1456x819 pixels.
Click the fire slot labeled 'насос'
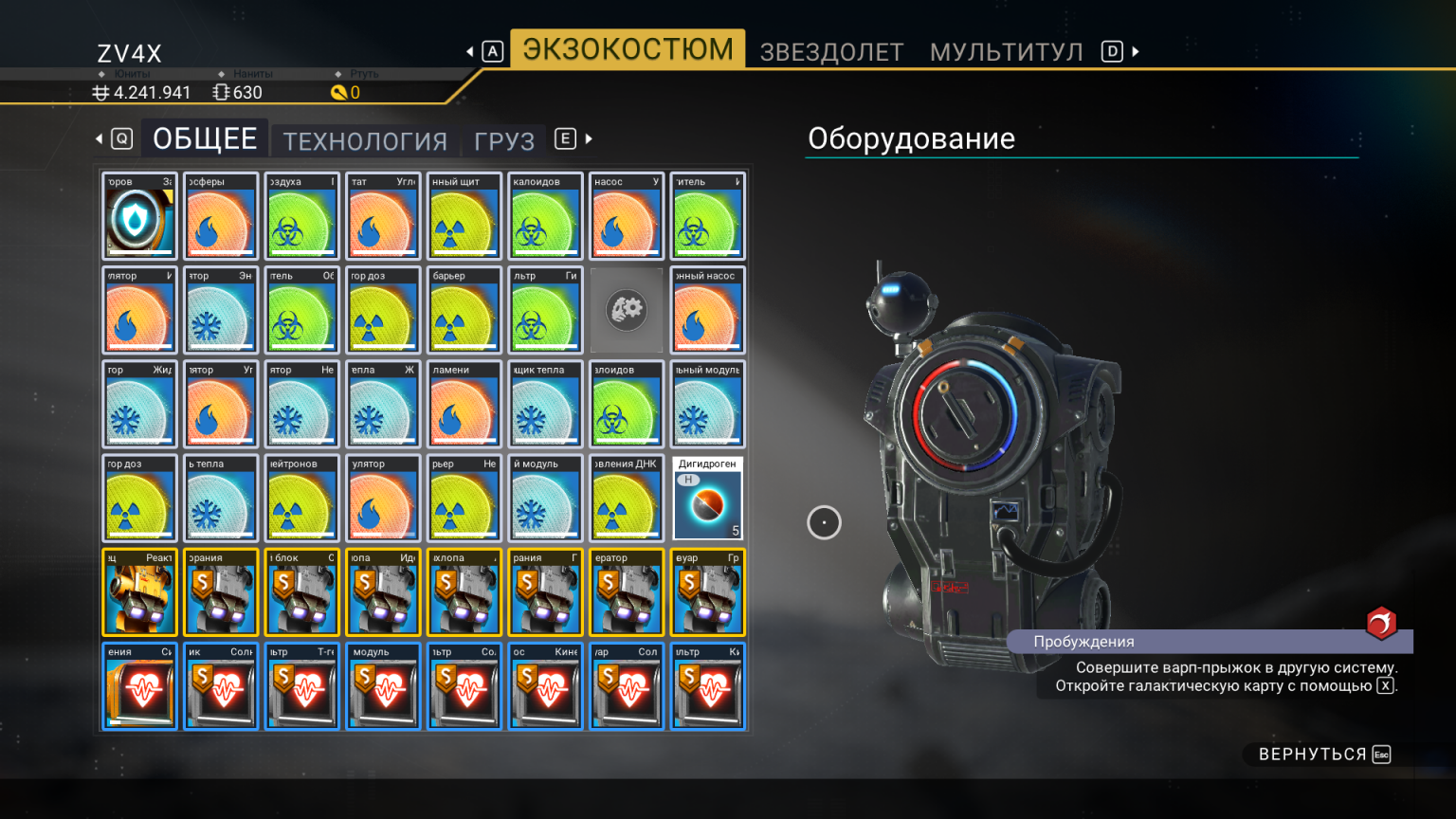(627, 216)
